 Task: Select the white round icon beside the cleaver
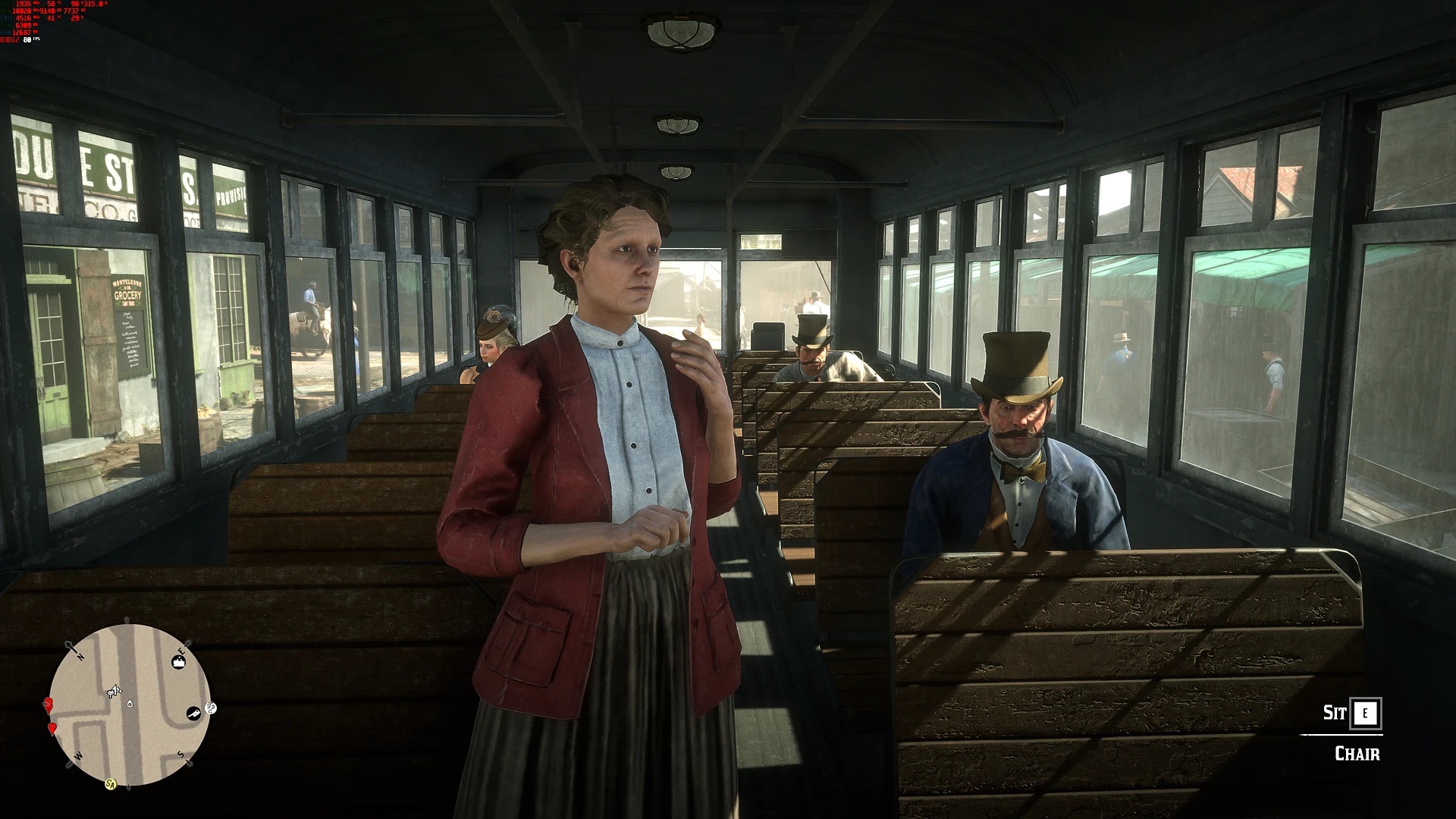pos(211,708)
